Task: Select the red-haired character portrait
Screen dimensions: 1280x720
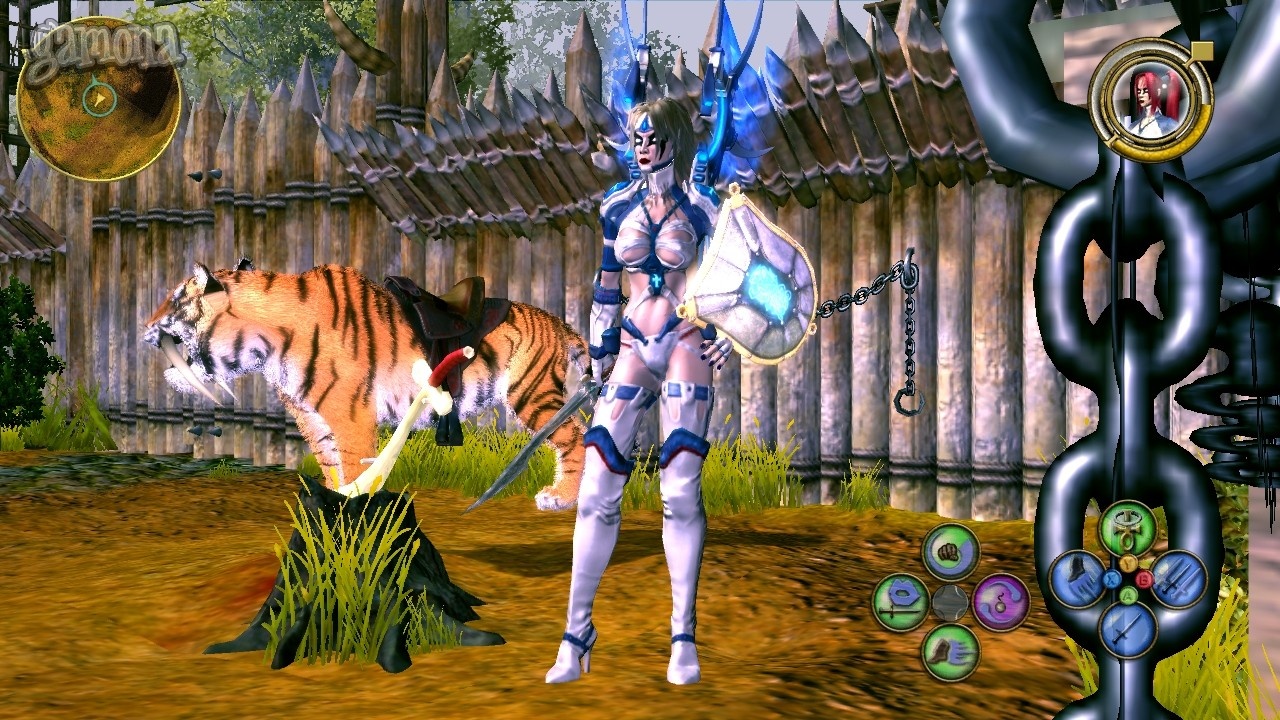Action: click(1150, 99)
